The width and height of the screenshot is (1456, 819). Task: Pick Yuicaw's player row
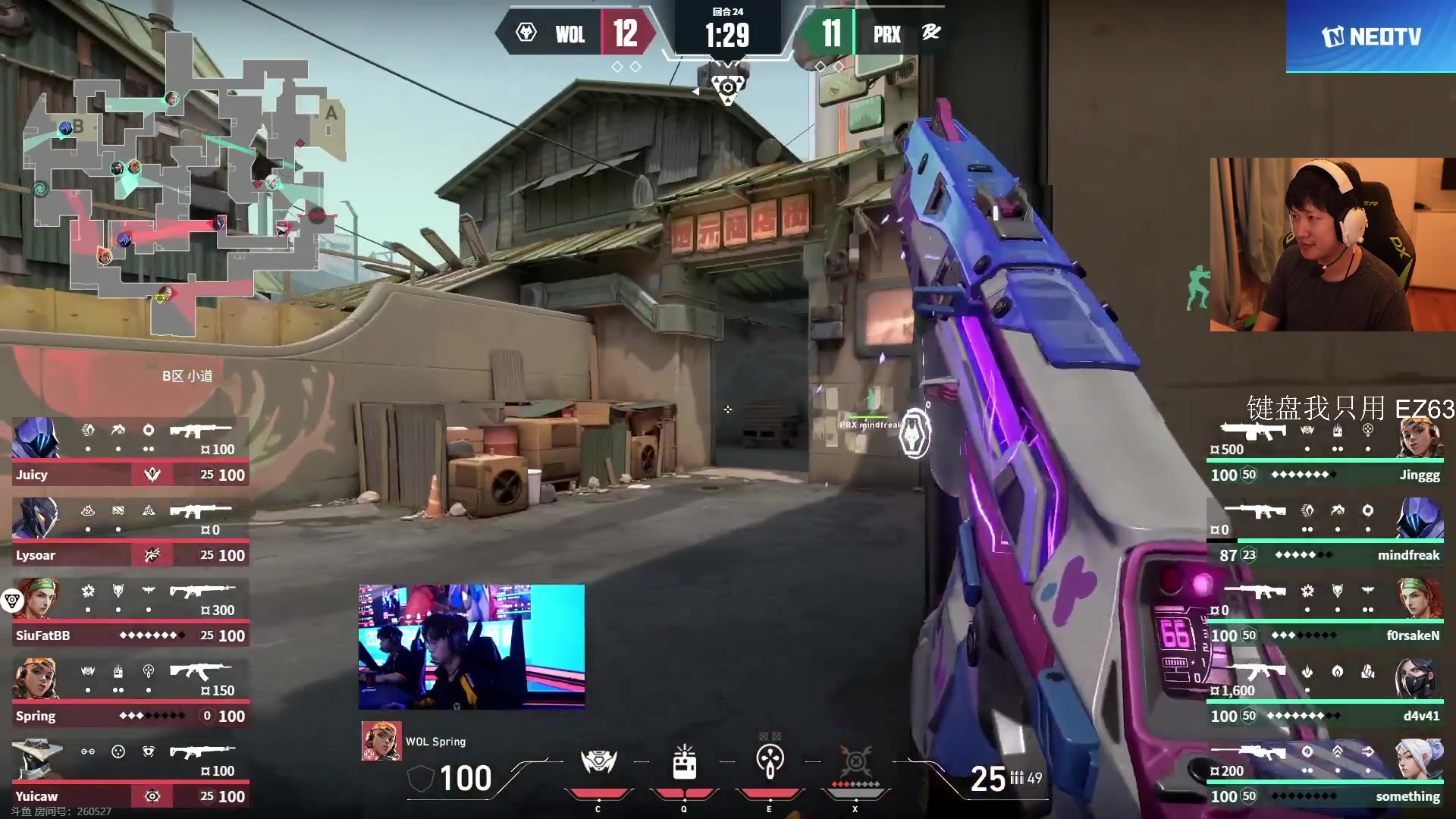(130, 773)
